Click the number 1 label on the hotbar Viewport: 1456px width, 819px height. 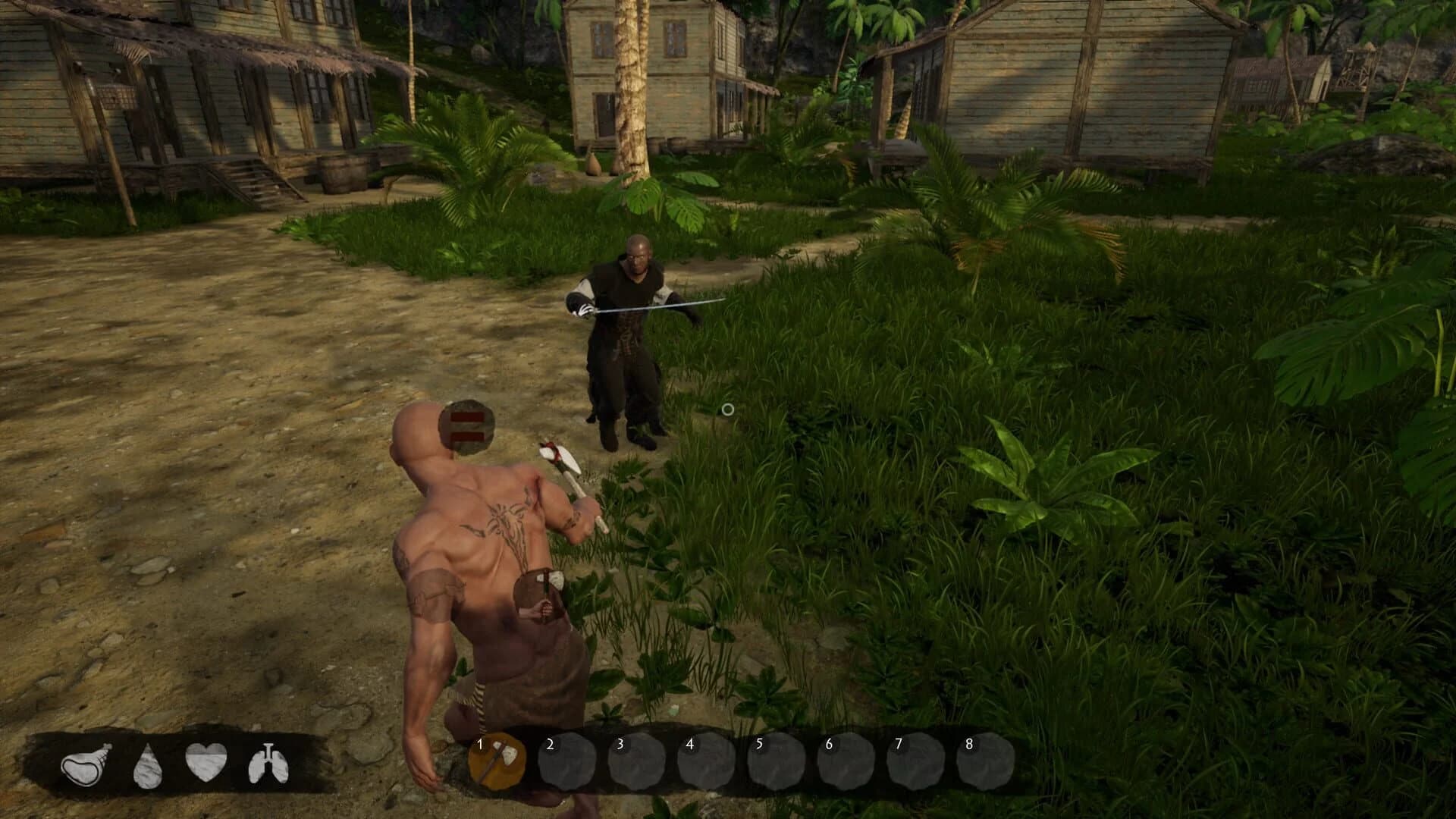point(480,745)
